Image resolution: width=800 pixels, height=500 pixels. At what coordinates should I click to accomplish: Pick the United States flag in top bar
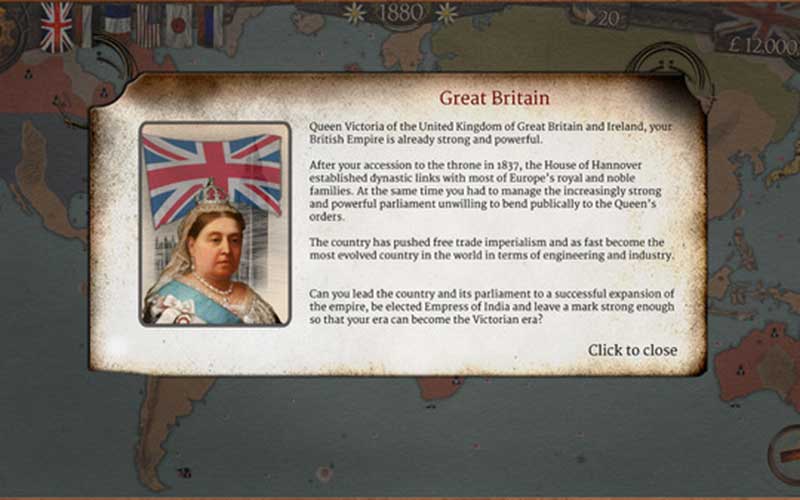click(x=148, y=24)
